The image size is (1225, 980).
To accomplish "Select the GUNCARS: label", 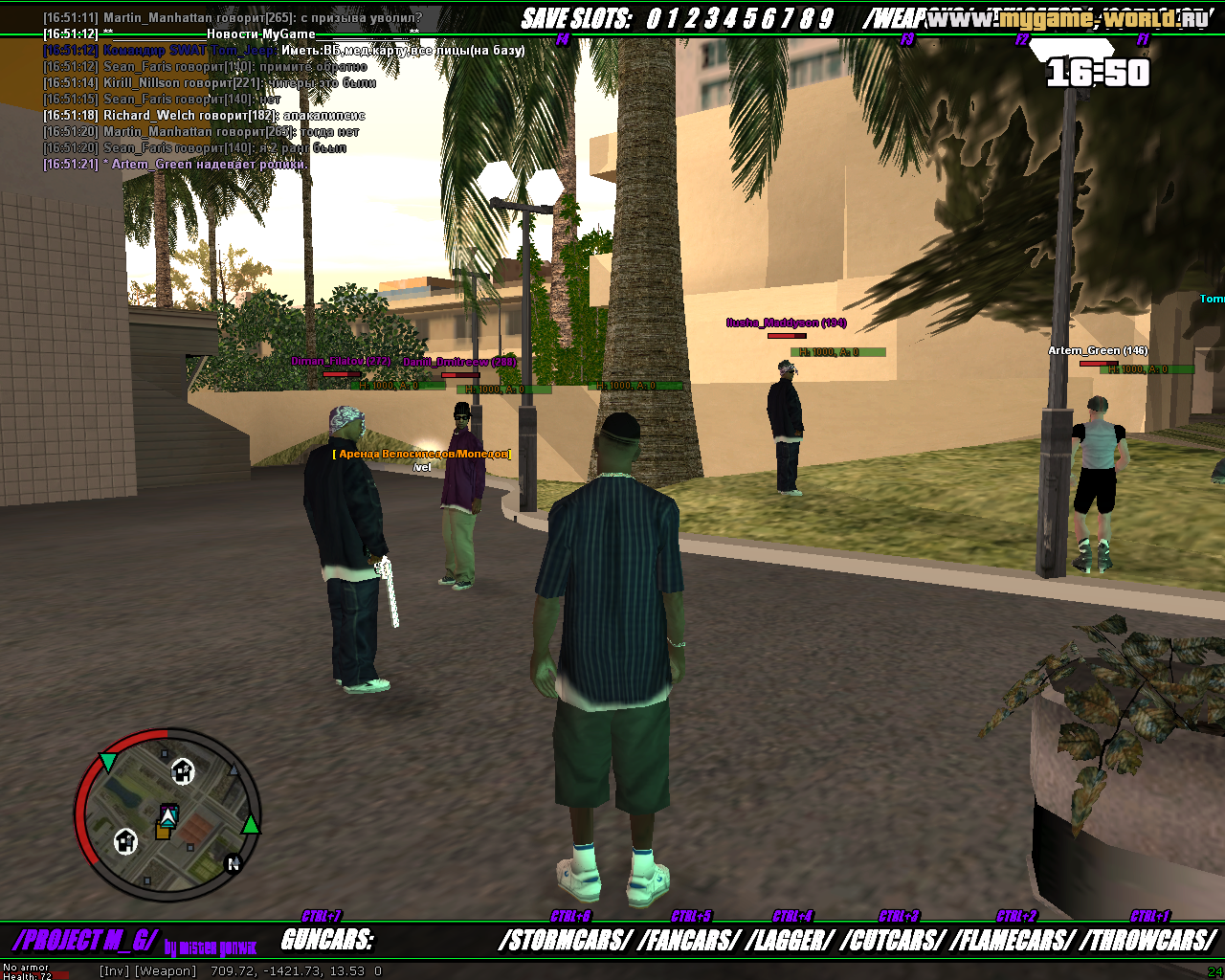I will (326, 941).
